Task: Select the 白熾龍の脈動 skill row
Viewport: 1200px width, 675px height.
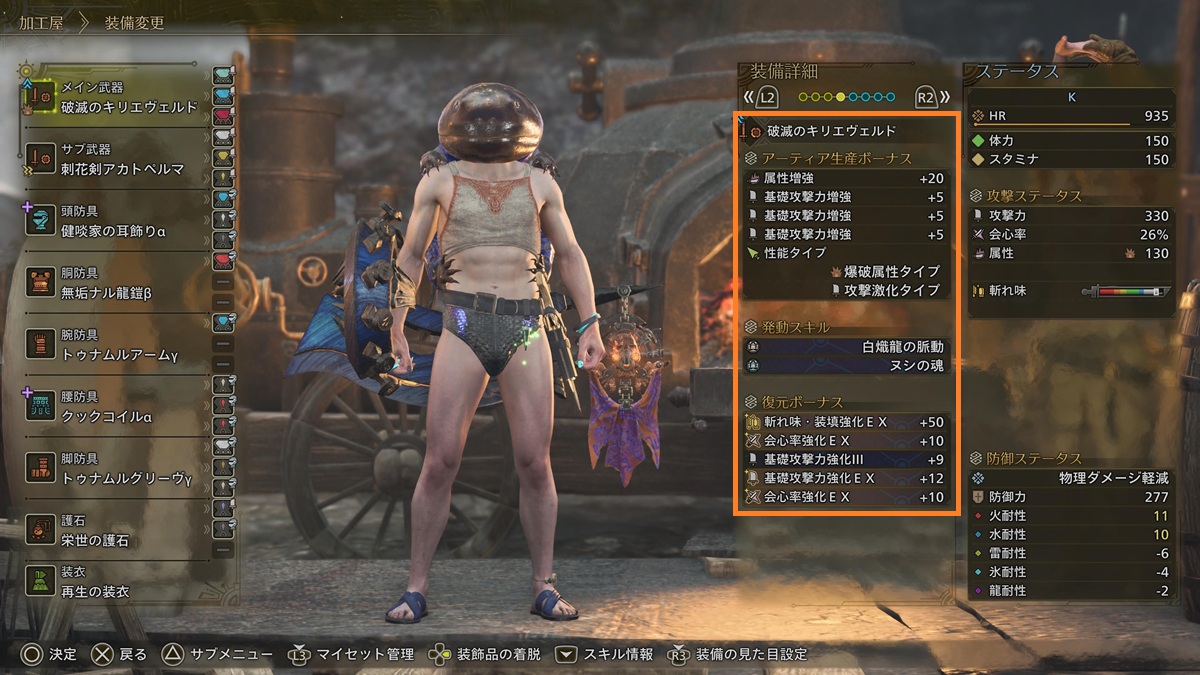Action: click(846, 347)
